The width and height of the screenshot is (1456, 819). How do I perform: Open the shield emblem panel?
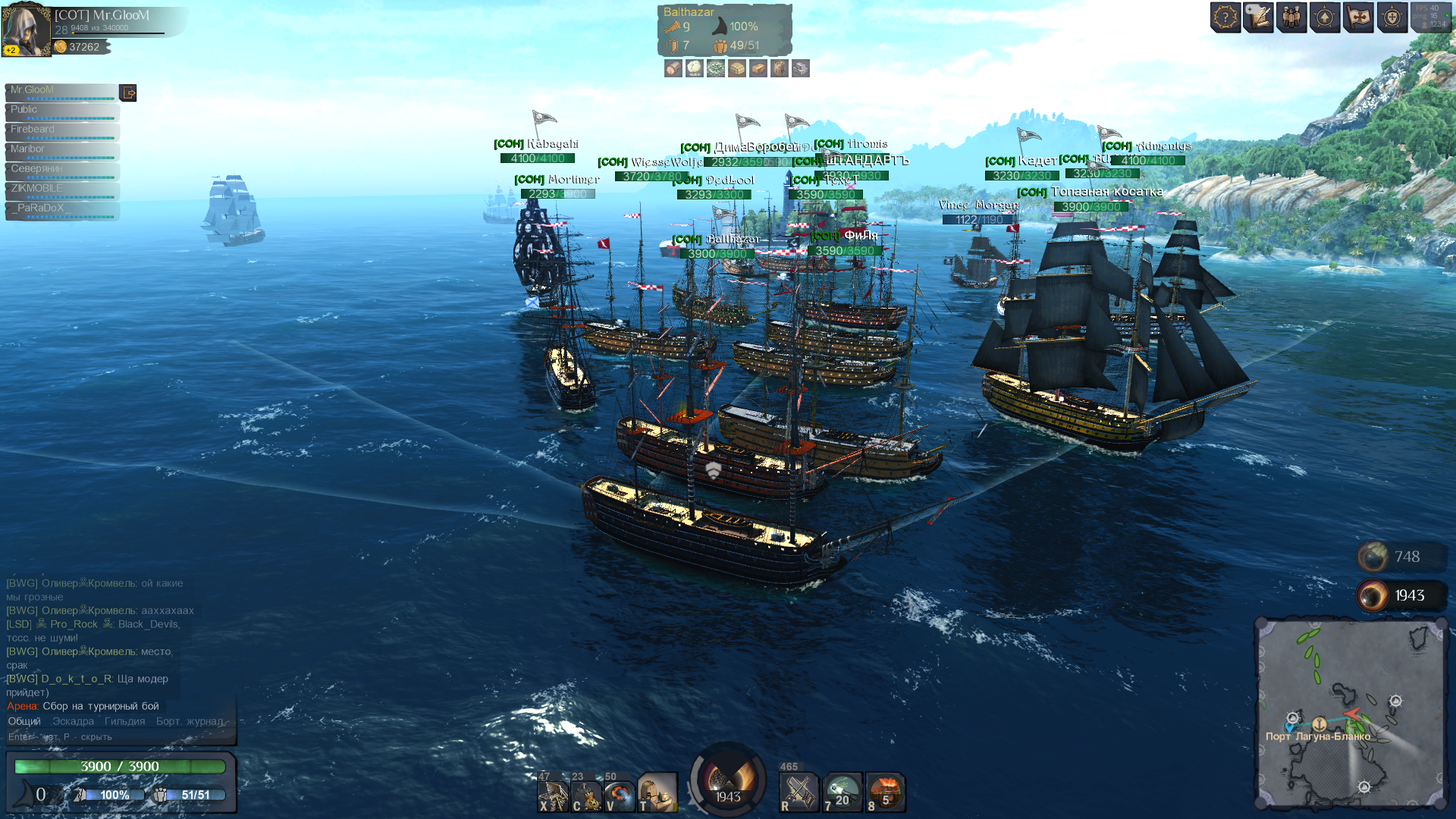[1392, 17]
